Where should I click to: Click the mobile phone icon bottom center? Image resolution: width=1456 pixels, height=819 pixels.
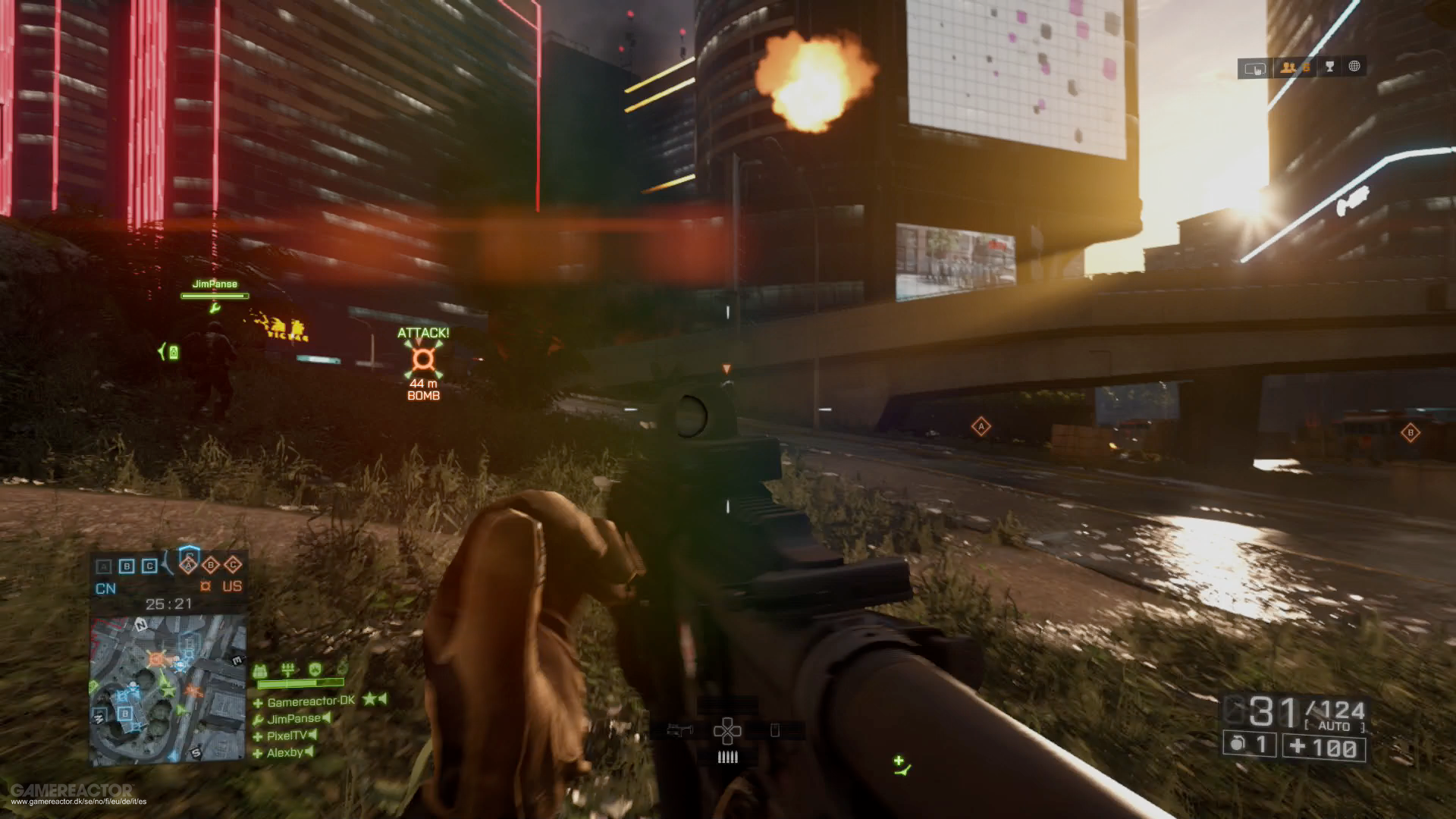(775, 730)
